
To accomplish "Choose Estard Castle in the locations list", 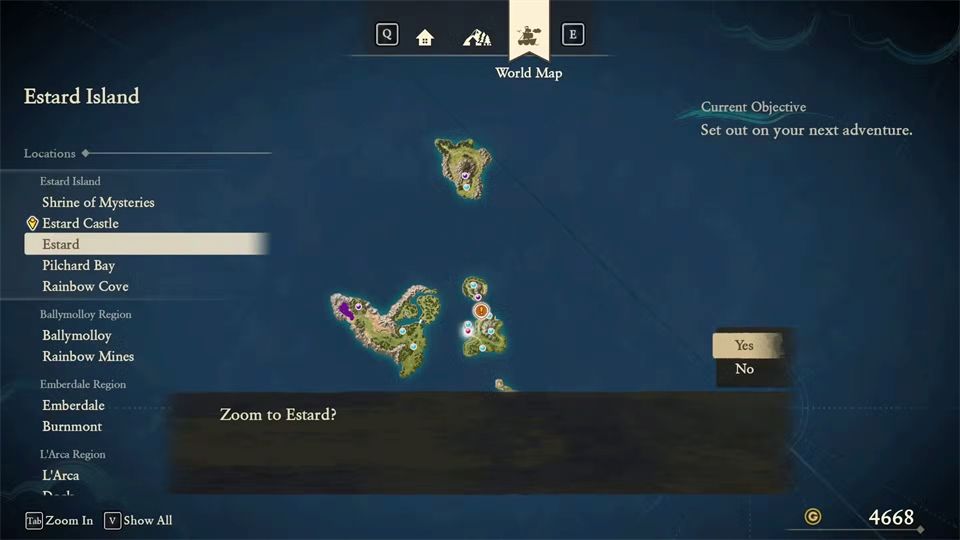I will [x=80, y=223].
